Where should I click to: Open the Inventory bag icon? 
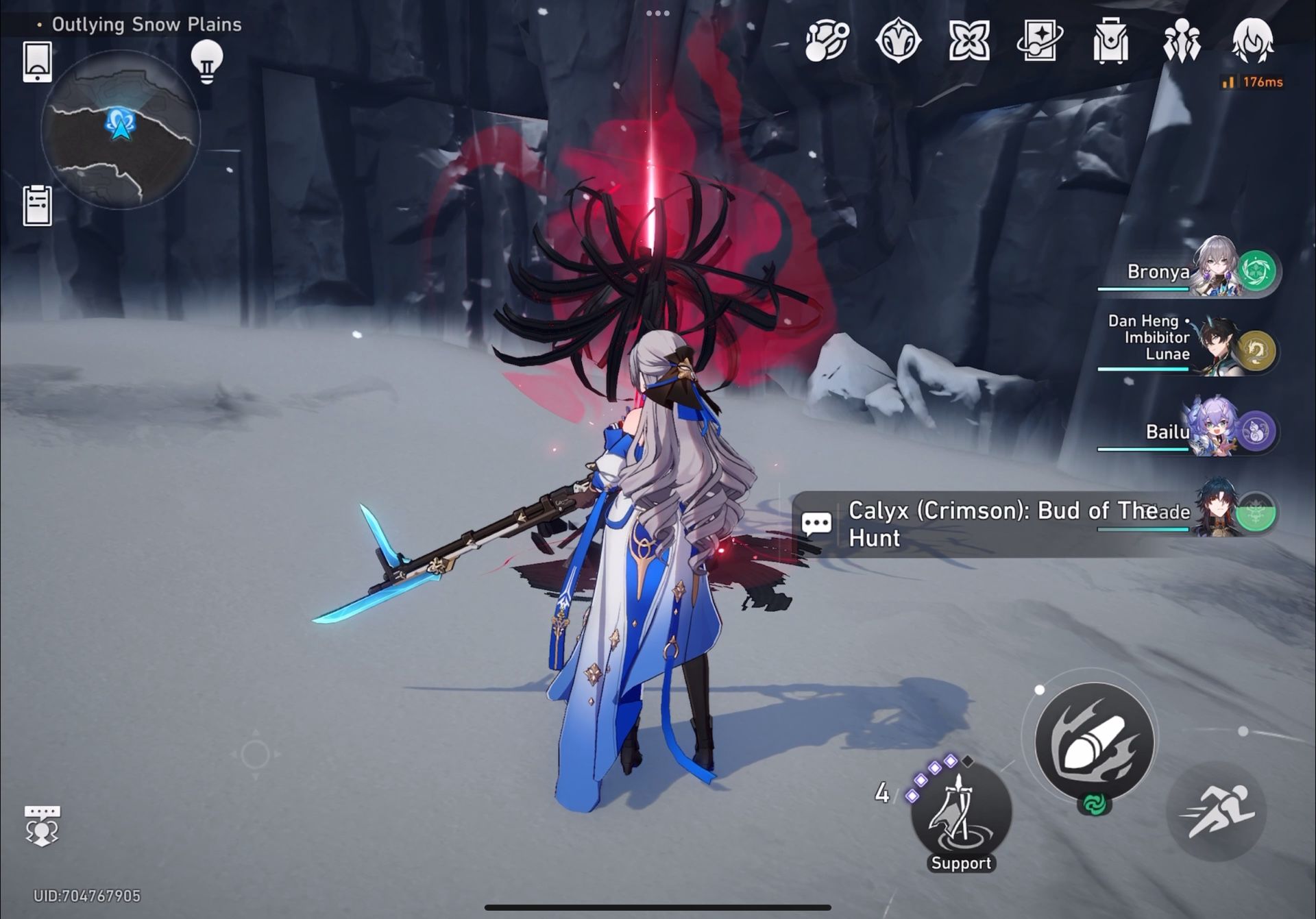click(1112, 41)
